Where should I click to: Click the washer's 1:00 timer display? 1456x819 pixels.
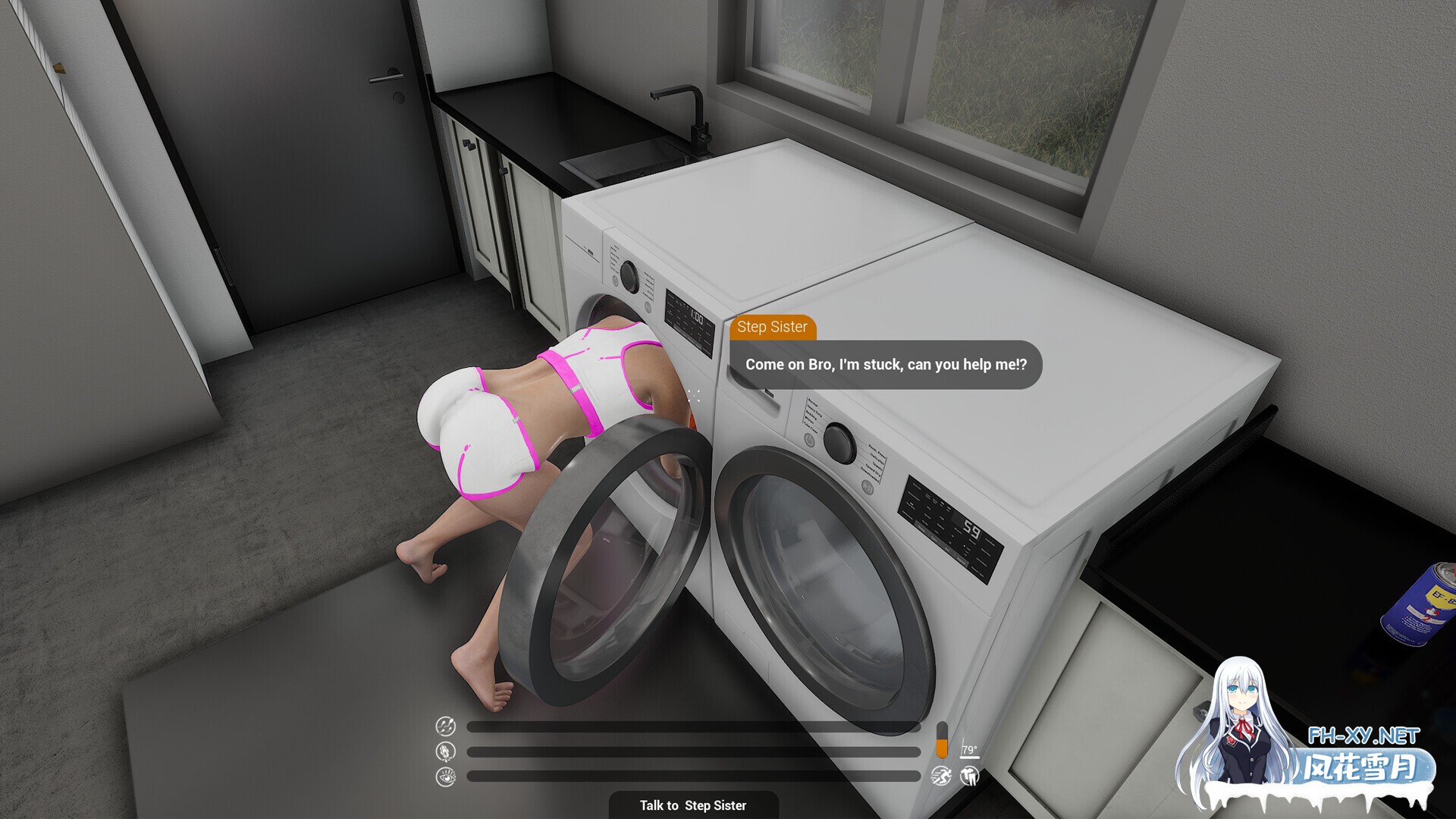click(x=697, y=316)
